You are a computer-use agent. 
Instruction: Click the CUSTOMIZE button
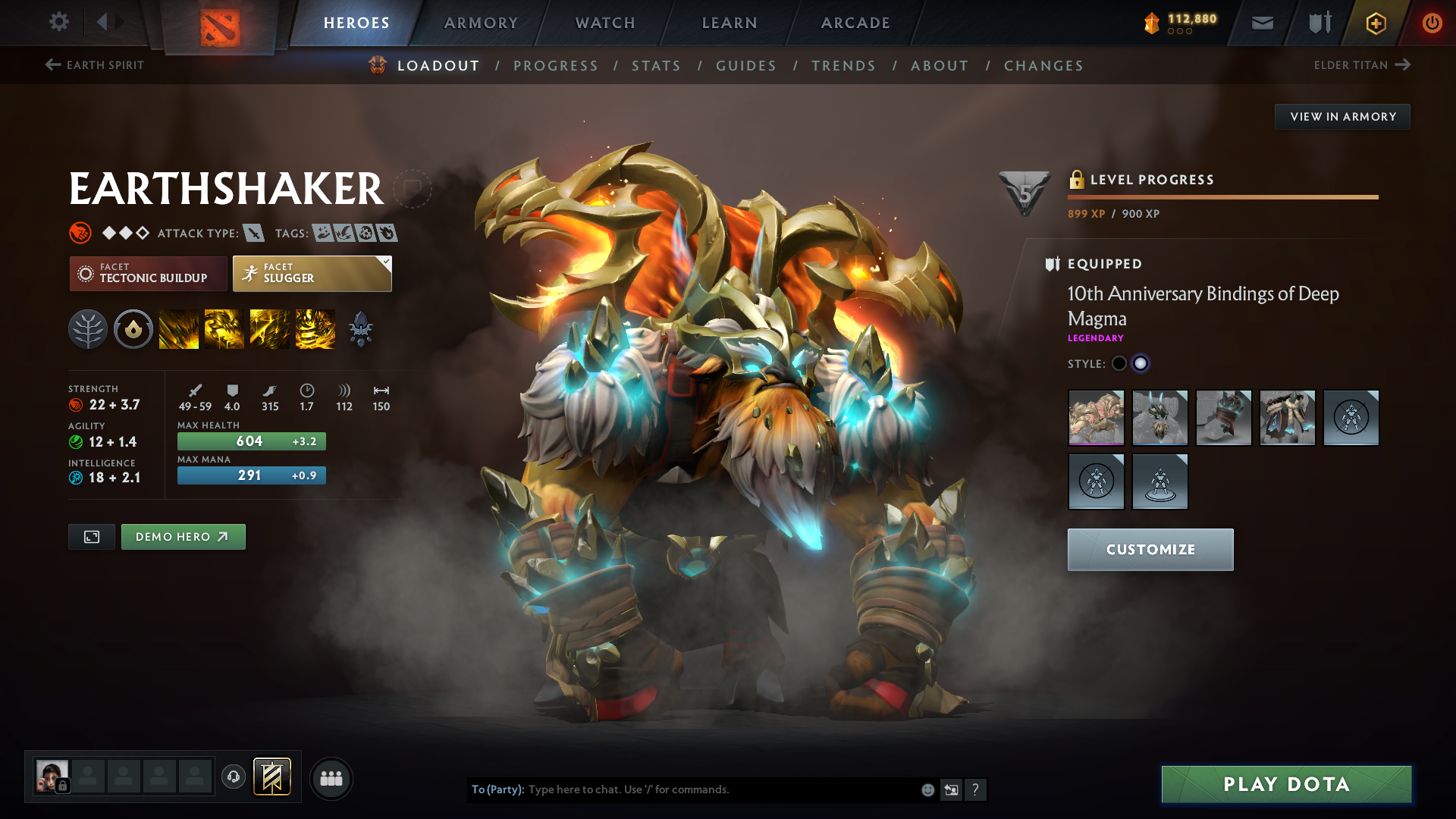[1150, 549]
